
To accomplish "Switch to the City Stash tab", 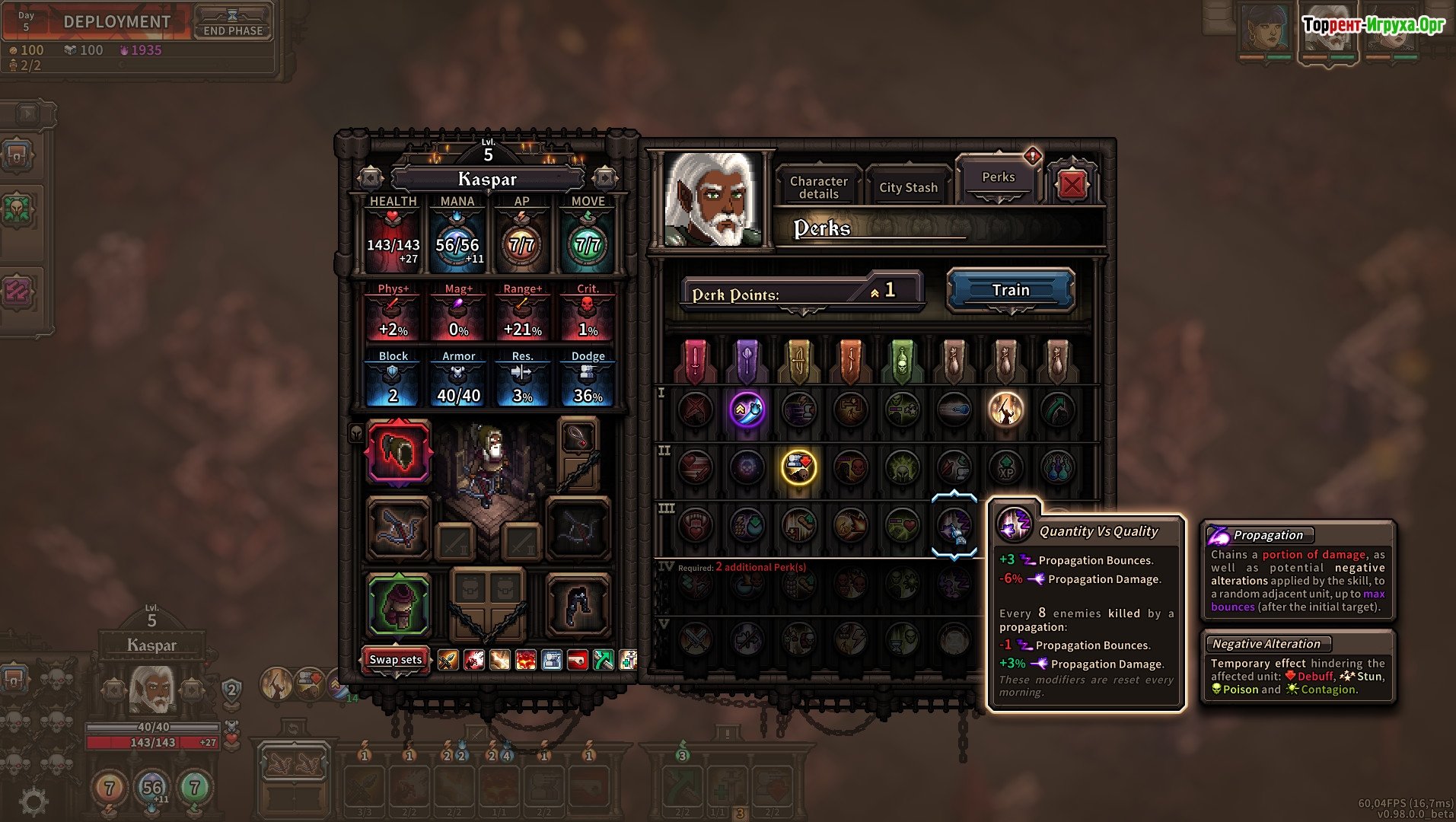I will pyautogui.click(x=908, y=187).
